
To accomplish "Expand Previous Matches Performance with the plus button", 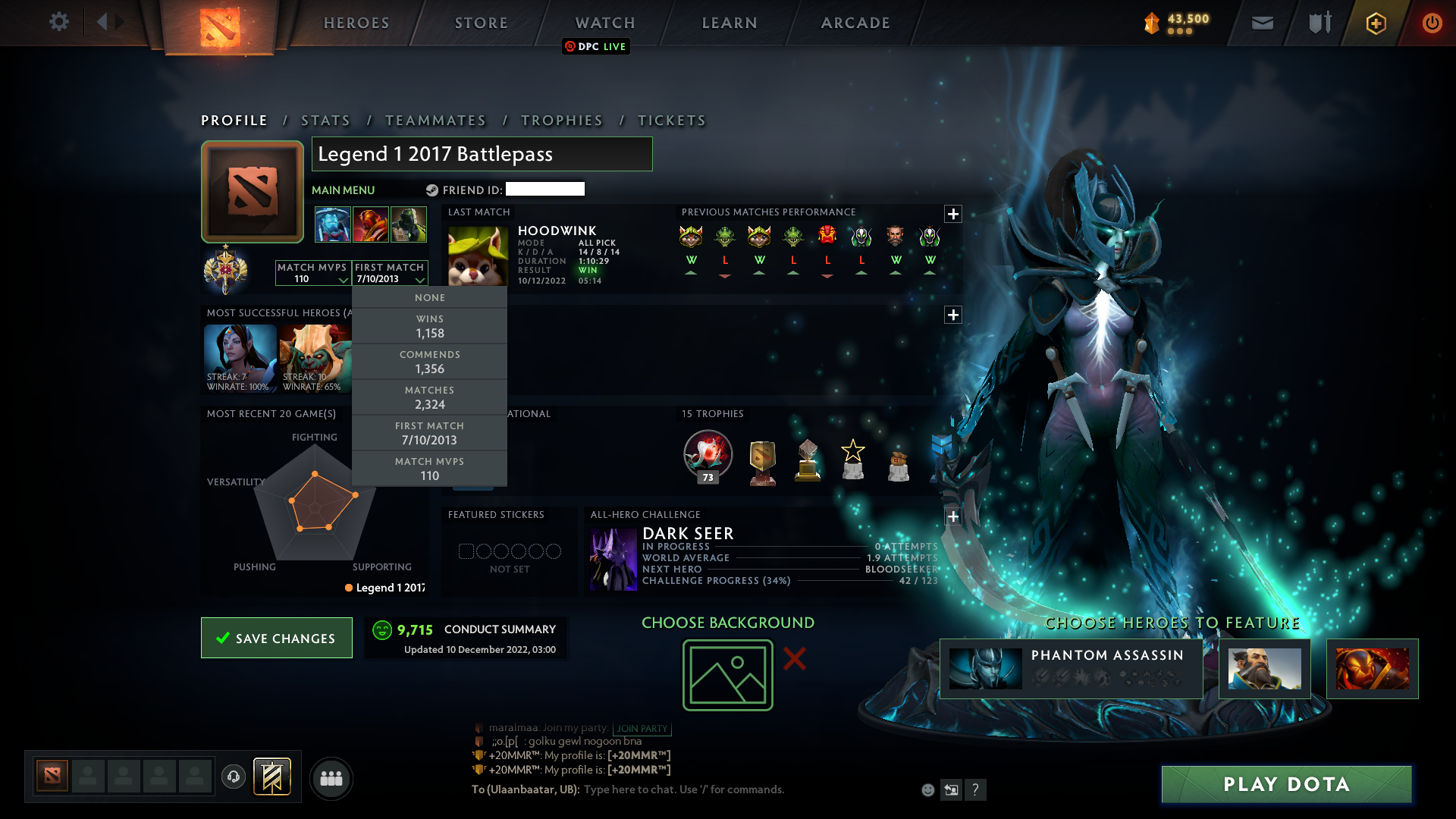I will (x=953, y=212).
